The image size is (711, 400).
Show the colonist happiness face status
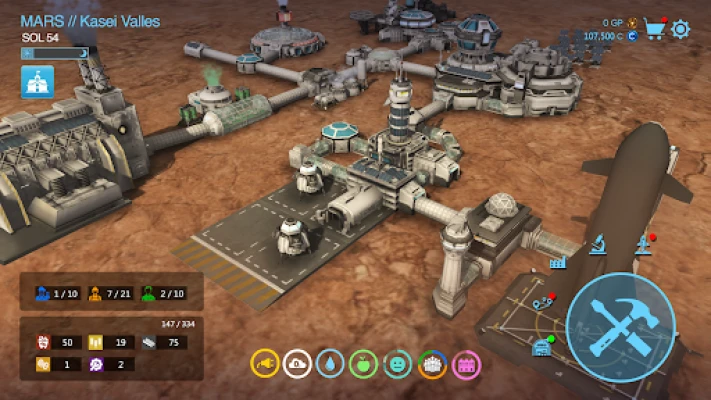coord(398,363)
